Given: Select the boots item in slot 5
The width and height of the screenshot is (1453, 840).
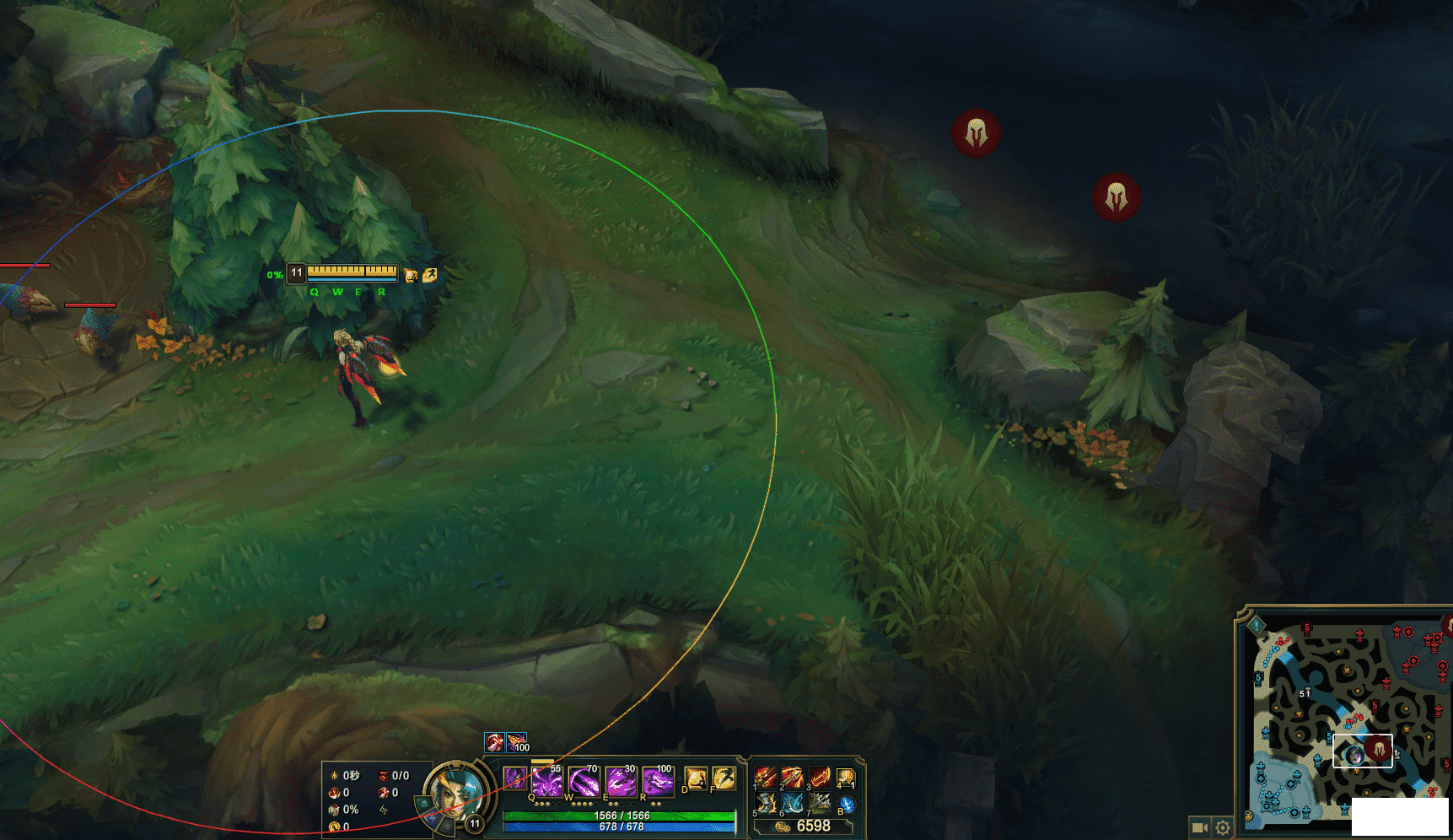Looking at the screenshot, I should (x=766, y=803).
